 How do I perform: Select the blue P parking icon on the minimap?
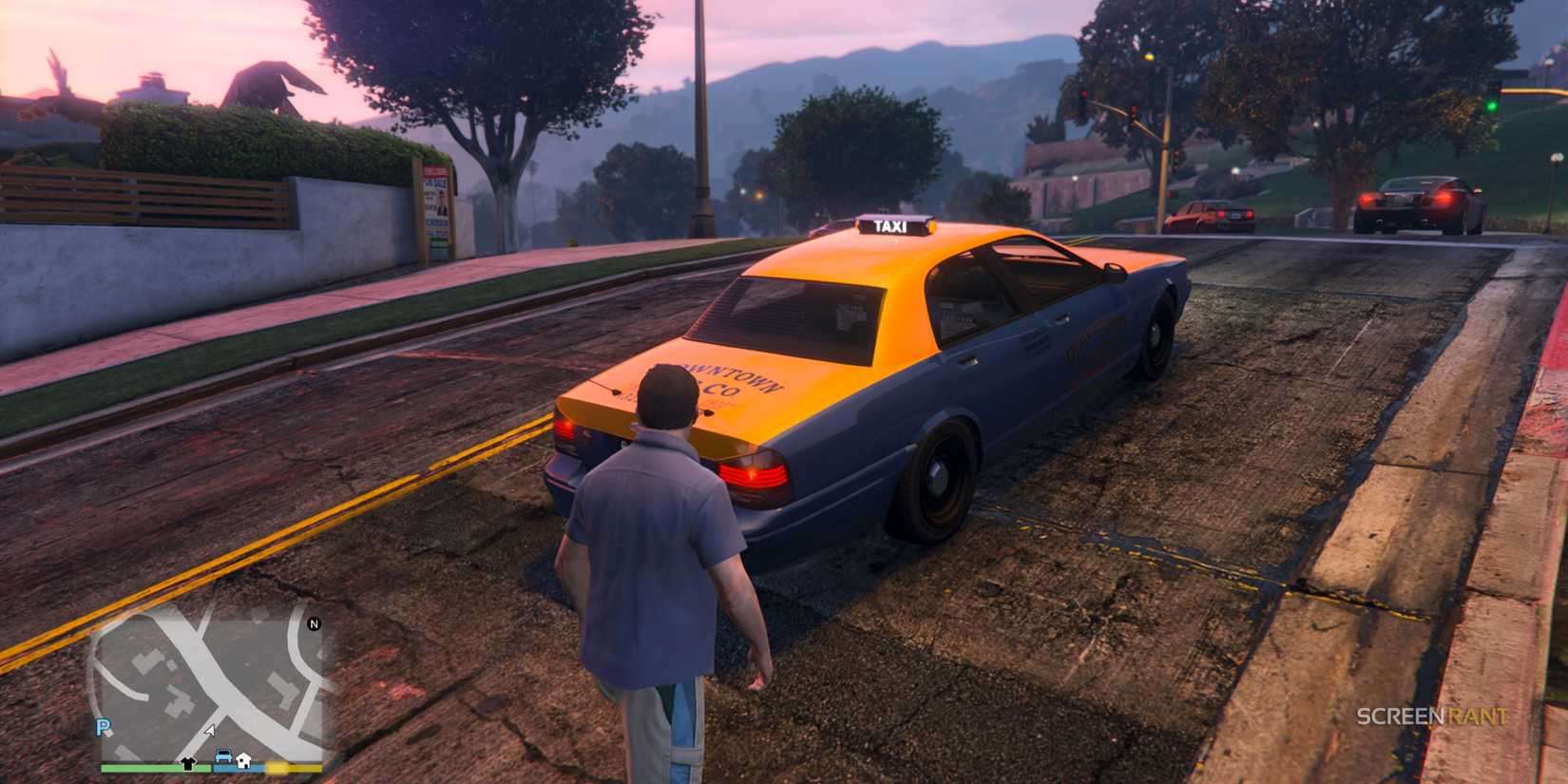(102, 728)
